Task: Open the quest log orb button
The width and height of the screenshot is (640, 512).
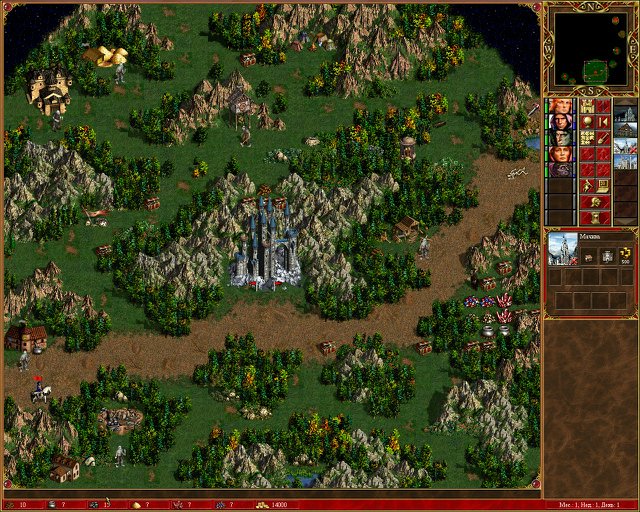Action: pos(587,121)
